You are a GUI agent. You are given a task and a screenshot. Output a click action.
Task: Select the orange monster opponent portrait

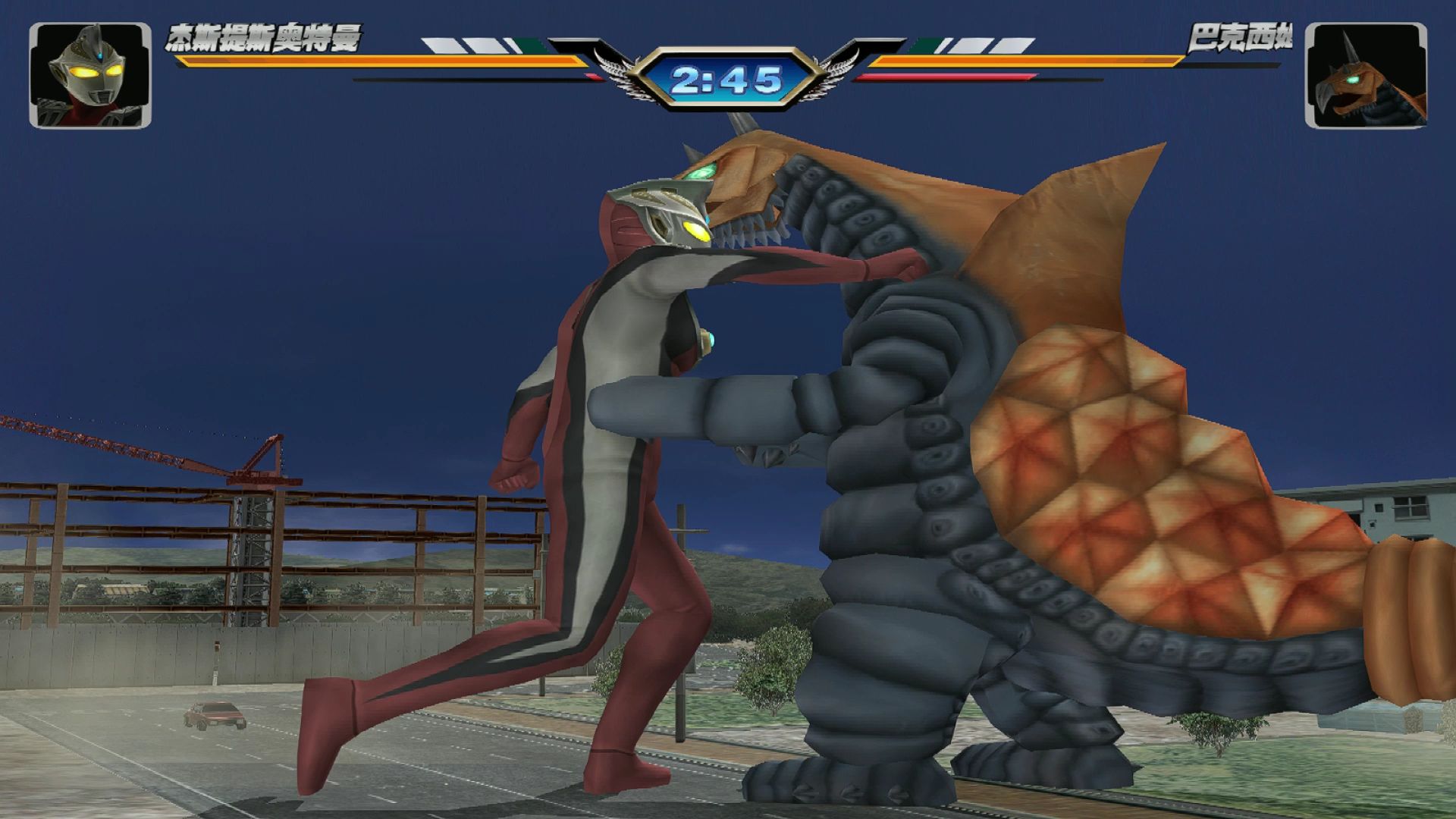[x=1365, y=75]
